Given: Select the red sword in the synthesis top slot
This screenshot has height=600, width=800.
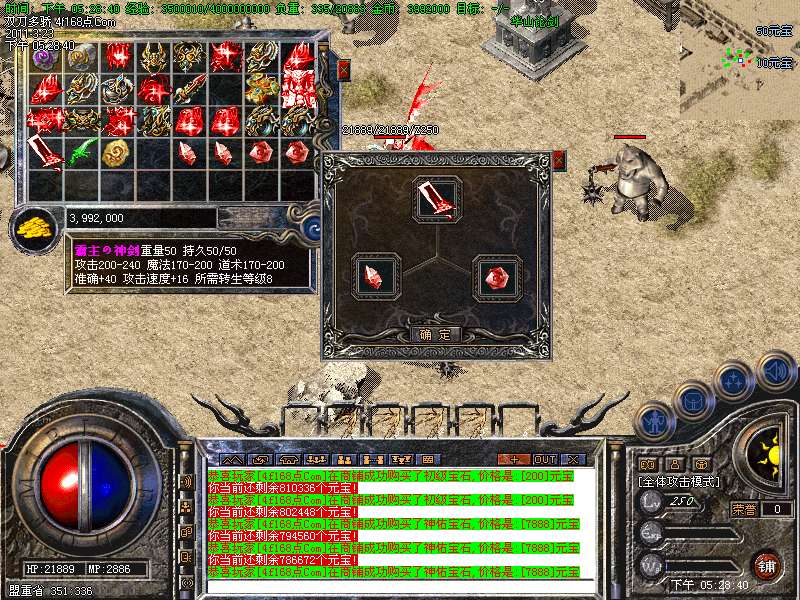Looking at the screenshot, I should (x=436, y=197).
